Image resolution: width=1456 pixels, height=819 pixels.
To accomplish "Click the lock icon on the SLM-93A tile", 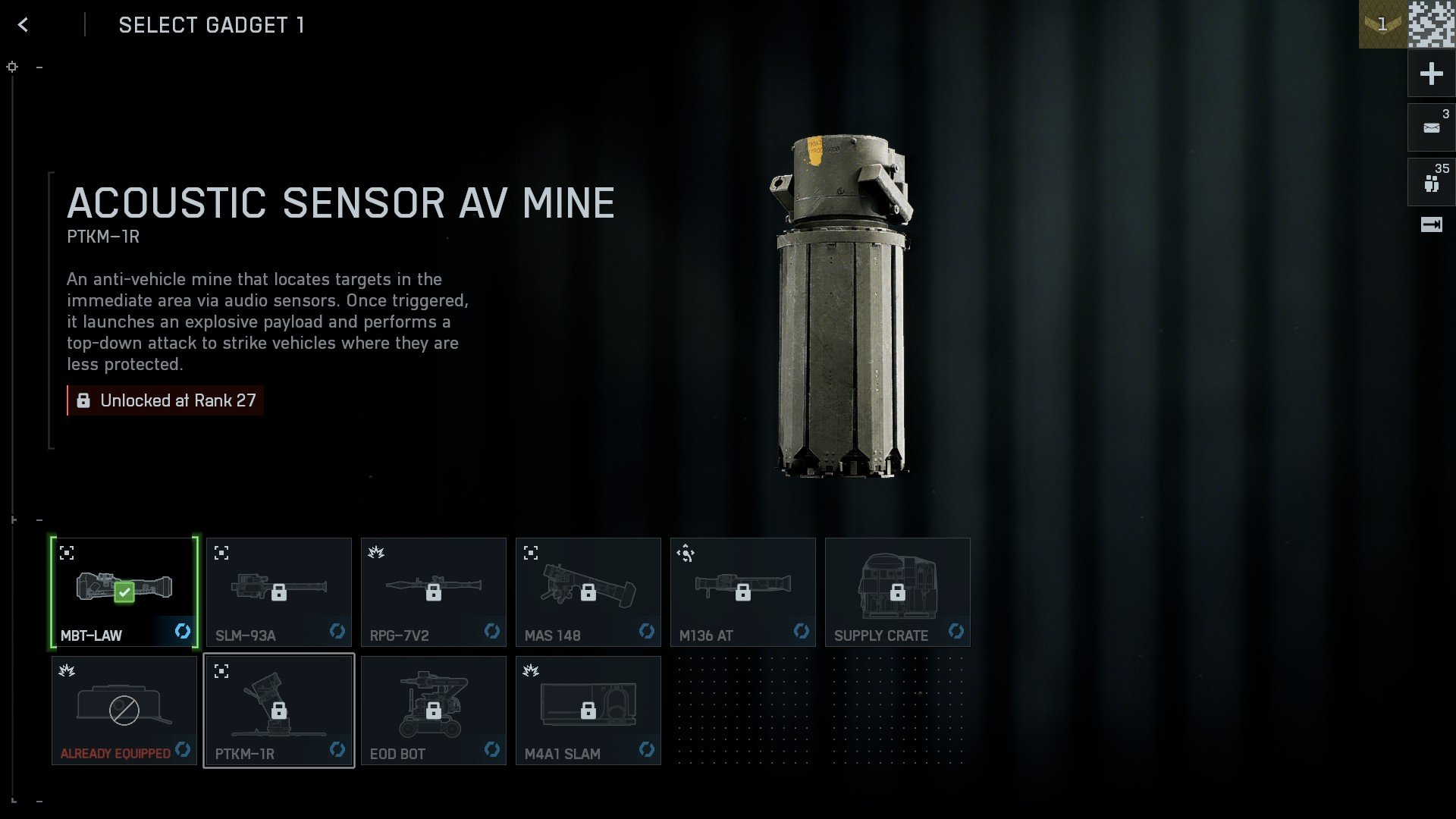I will click(279, 592).
